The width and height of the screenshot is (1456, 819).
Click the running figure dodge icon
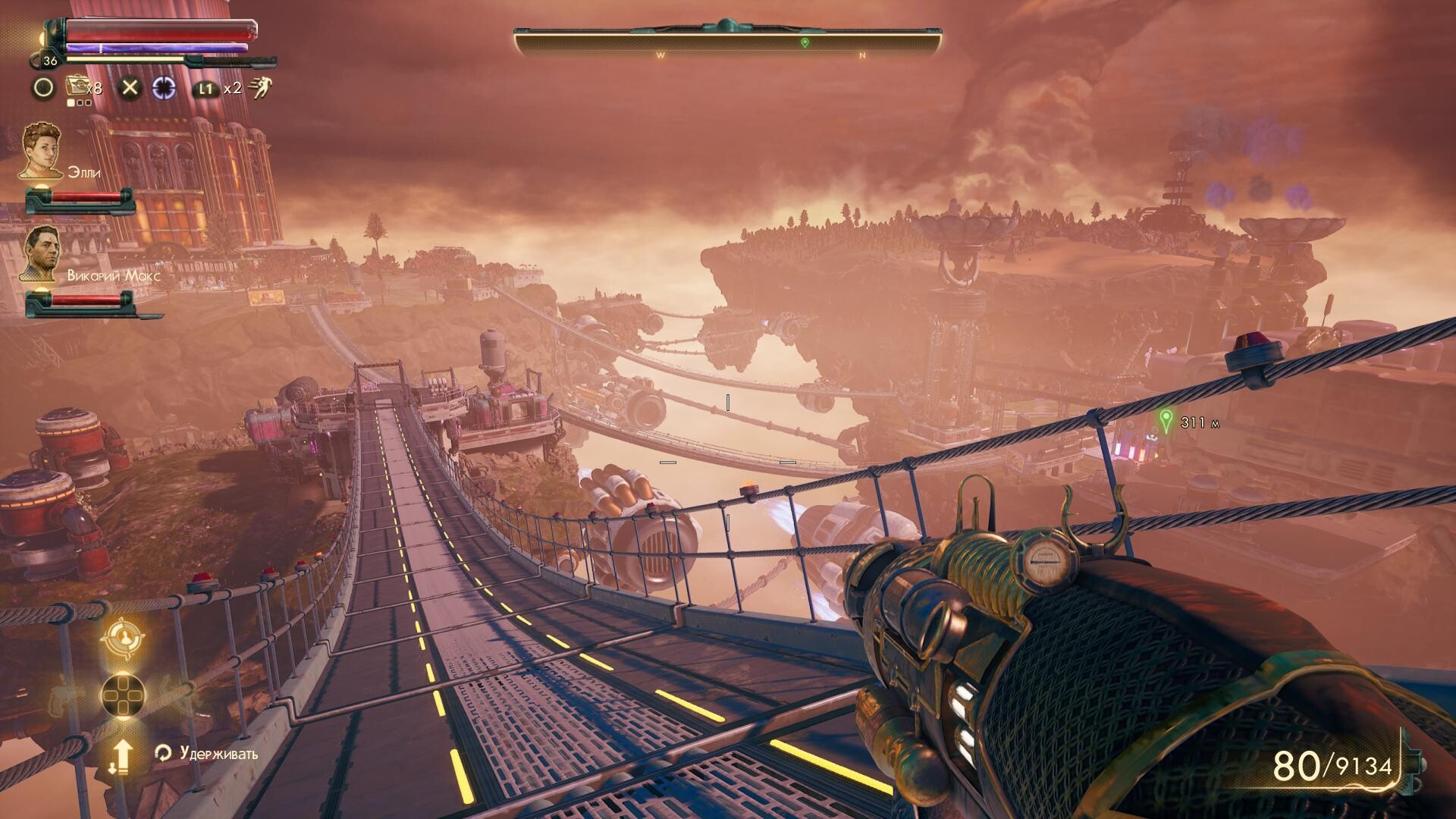click(x=259, y=87)
